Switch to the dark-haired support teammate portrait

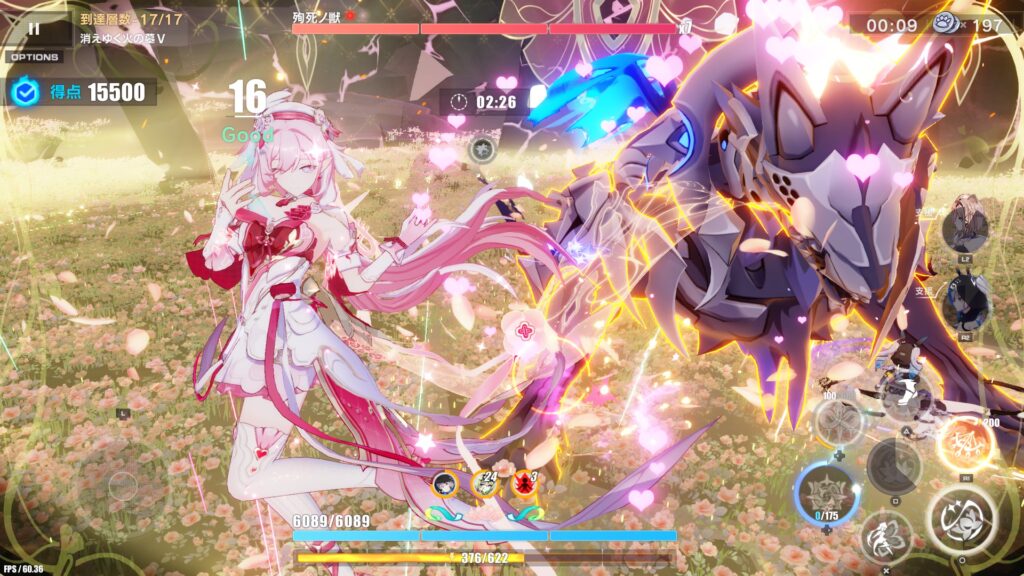click(965, 306)
